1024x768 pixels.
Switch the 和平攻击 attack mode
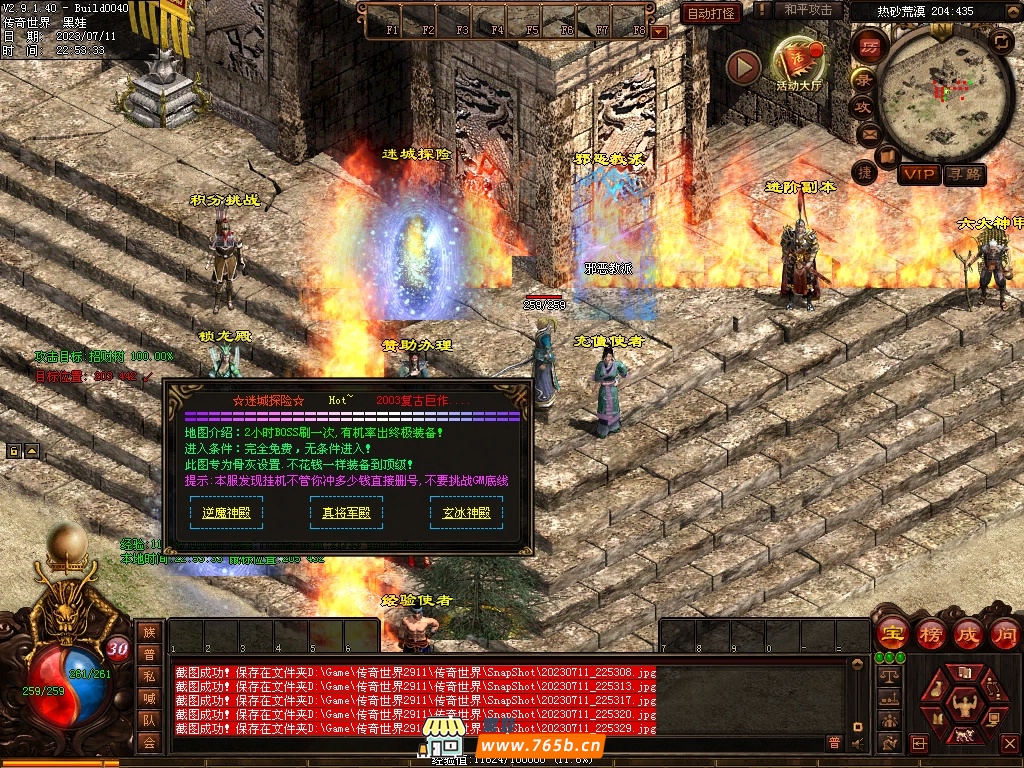[x=808, y=10]
